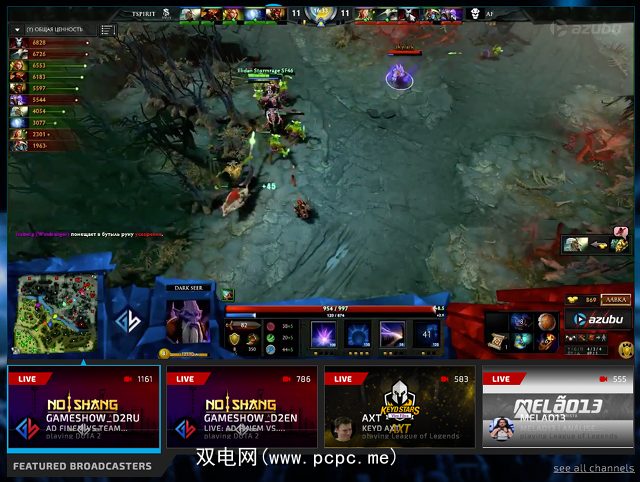Select the Dark Seer hero portrait
The height and width of the screenshot is (482, 640).
187,317
